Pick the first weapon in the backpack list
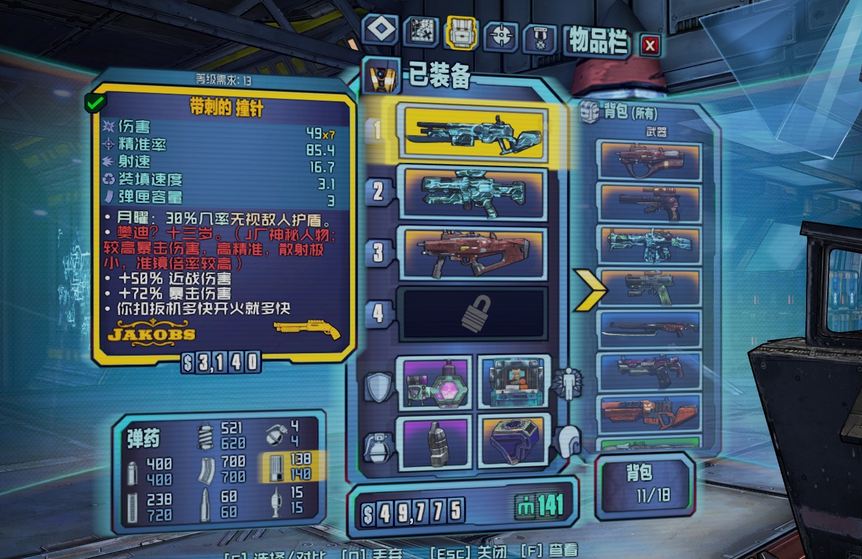Screen dimensions: 862x559 (x=649, y=160)
